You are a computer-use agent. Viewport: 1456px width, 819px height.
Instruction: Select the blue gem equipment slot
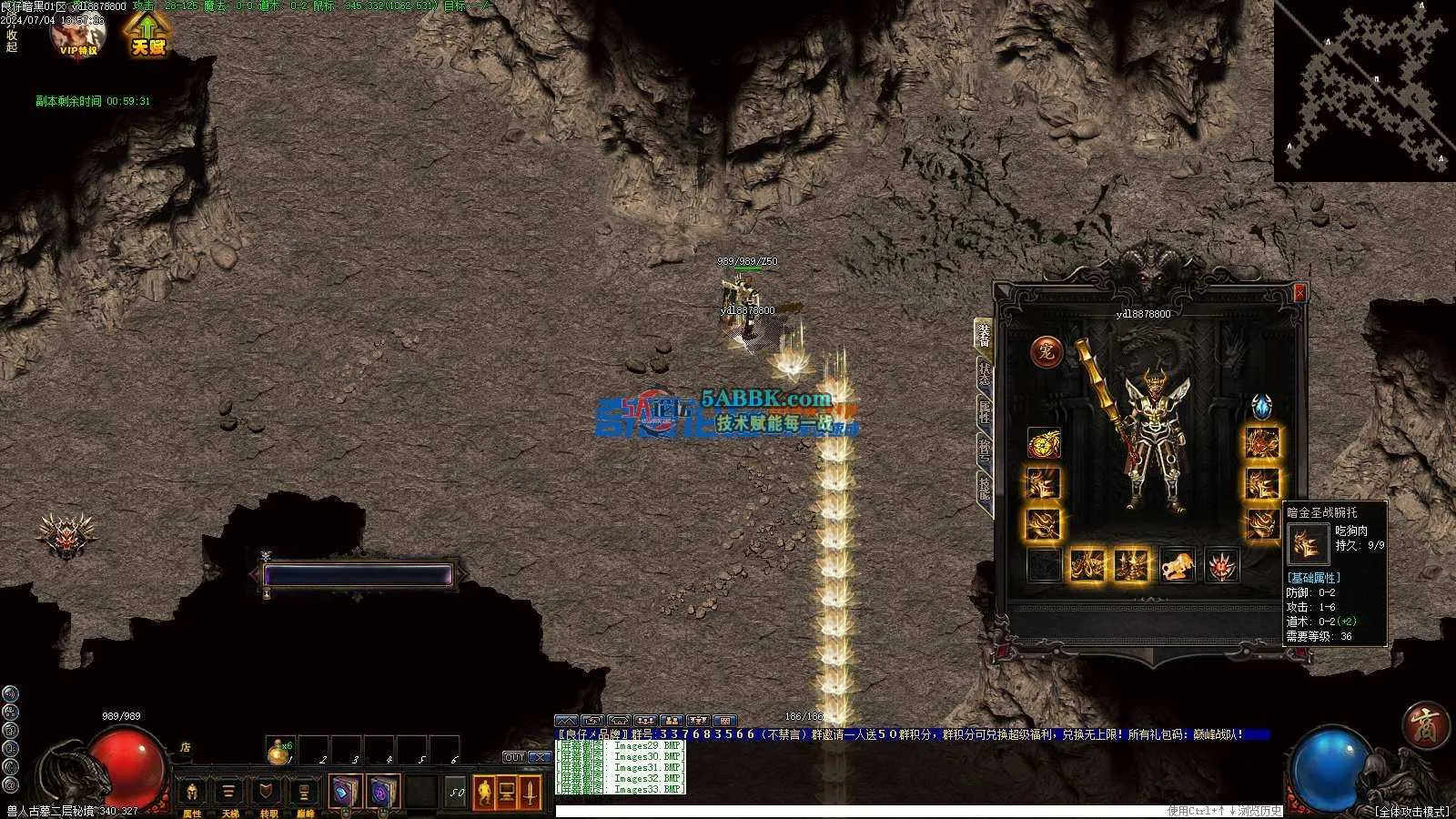click(1261, 406)
